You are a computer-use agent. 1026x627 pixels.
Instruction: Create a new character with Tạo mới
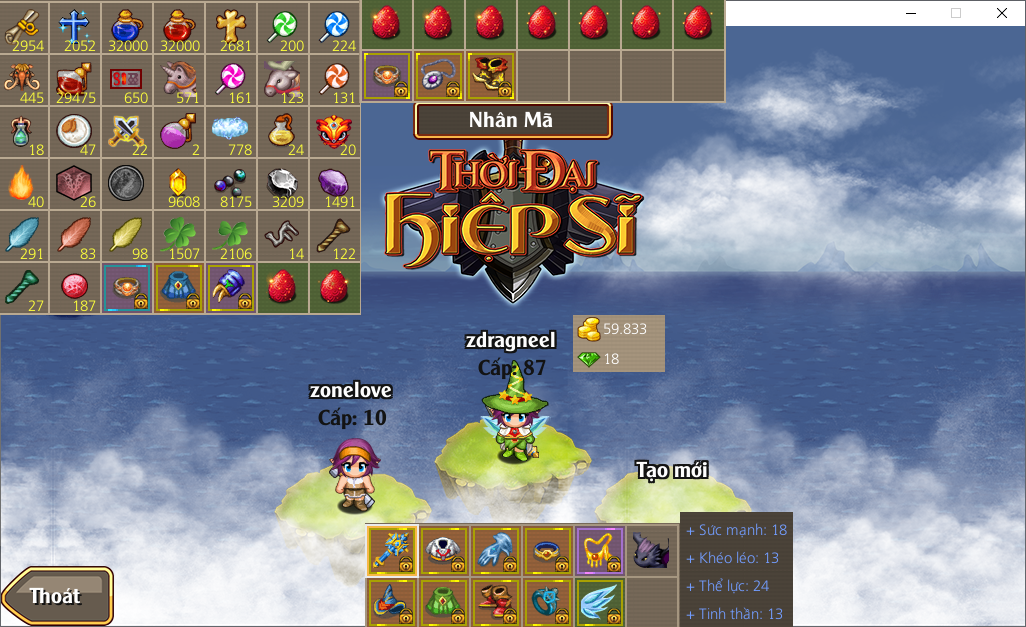672,470
